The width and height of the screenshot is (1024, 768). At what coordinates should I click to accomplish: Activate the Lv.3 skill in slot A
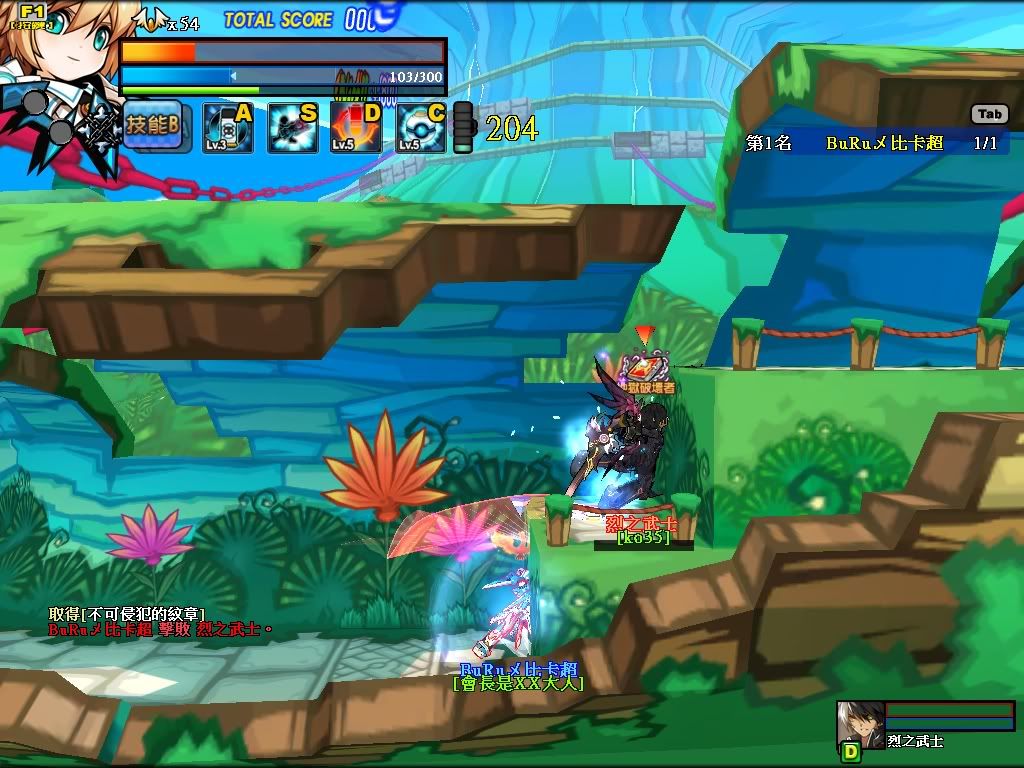click(x=227, y=127)
